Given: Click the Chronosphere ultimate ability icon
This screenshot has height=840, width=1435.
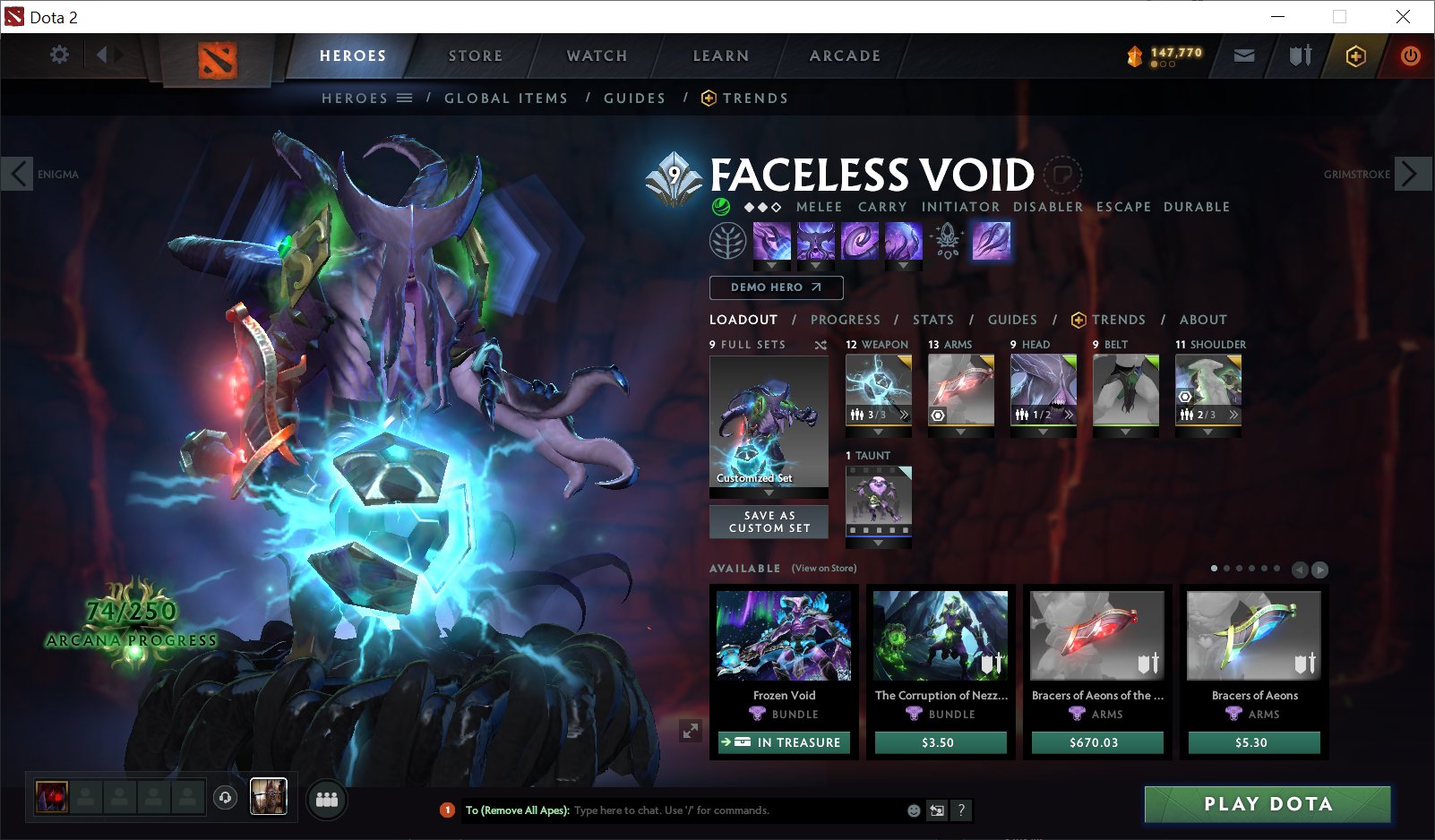Looking at the screenshot, I should pyautogui.click(x=904, y=242).
